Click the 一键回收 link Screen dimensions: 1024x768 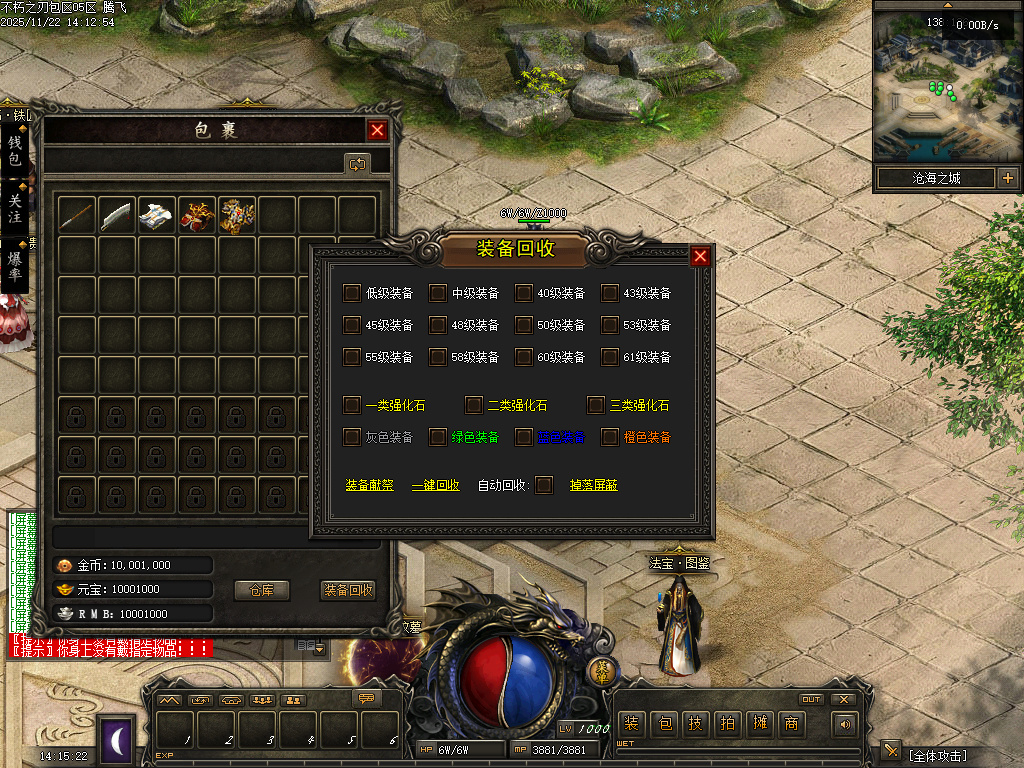436,485
